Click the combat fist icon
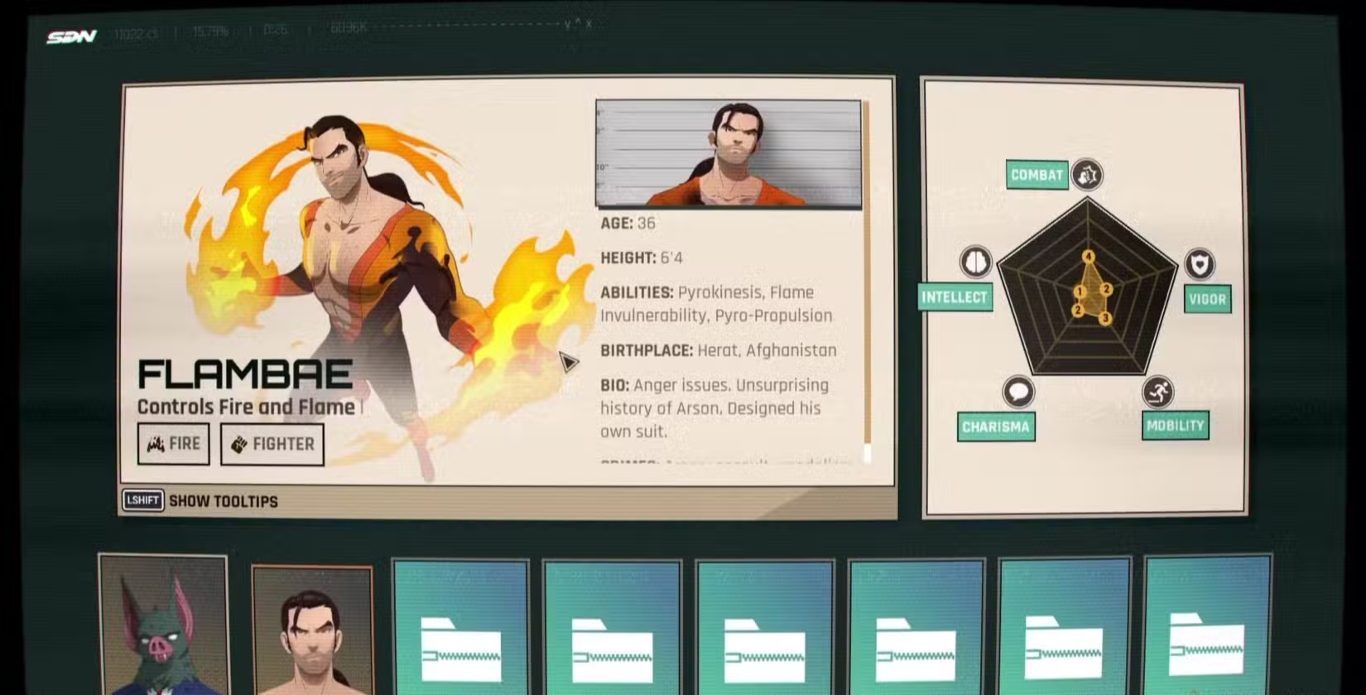This screenshot has width=1366, height=695. (x=1087, y=175)
